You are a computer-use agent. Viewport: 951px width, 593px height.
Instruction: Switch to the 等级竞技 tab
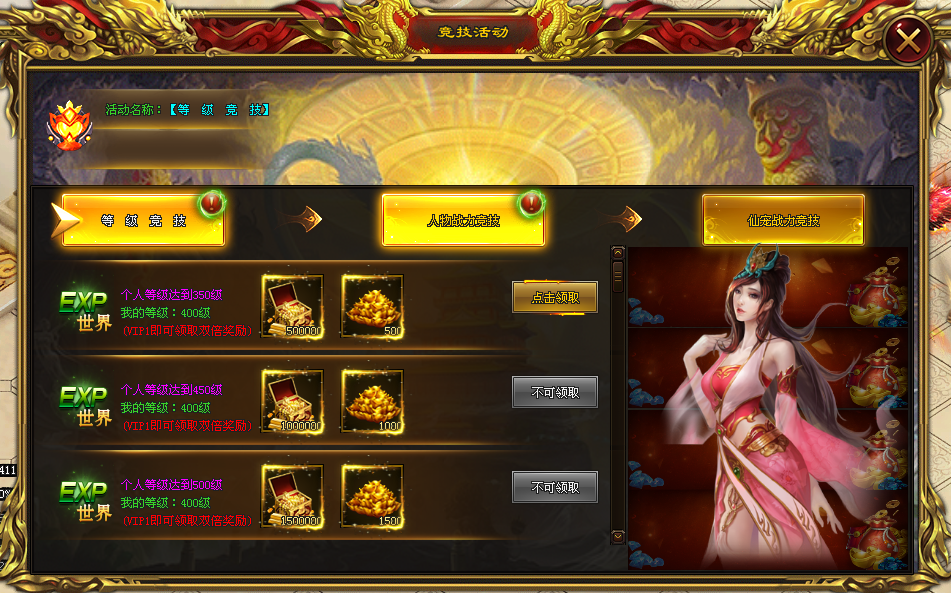pyautogui.click(x=143, y=220)
